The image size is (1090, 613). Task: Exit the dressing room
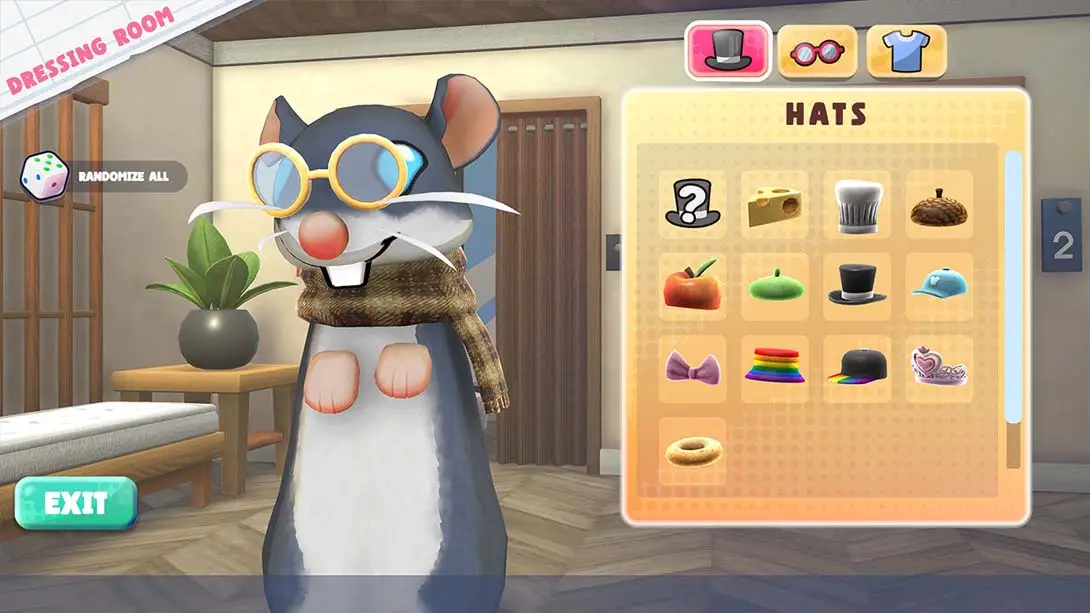point(75,502)
